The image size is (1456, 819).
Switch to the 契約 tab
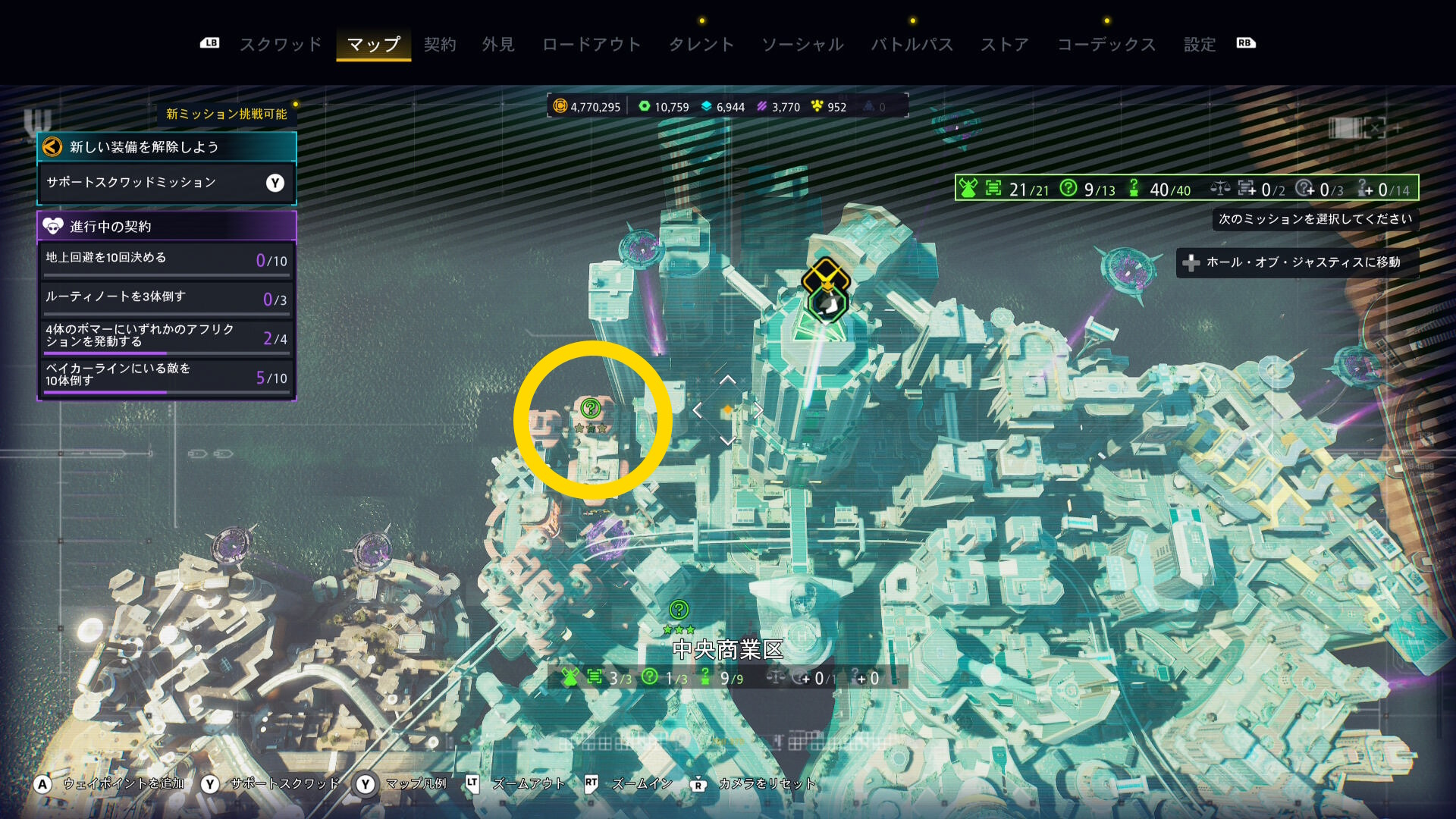440,45
